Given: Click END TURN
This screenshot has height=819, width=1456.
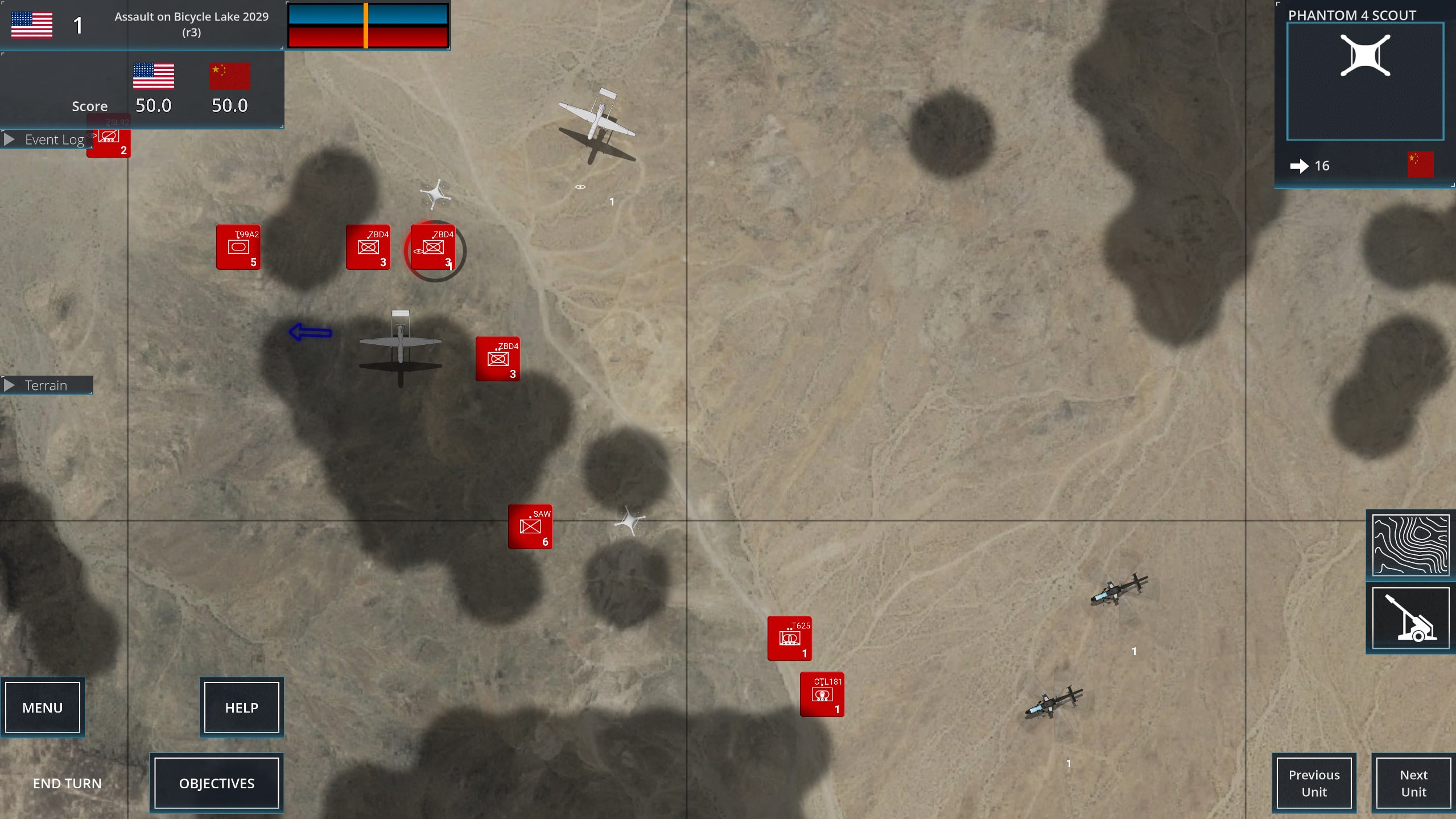Looking at the screenshot, I should tap(67, 783).
